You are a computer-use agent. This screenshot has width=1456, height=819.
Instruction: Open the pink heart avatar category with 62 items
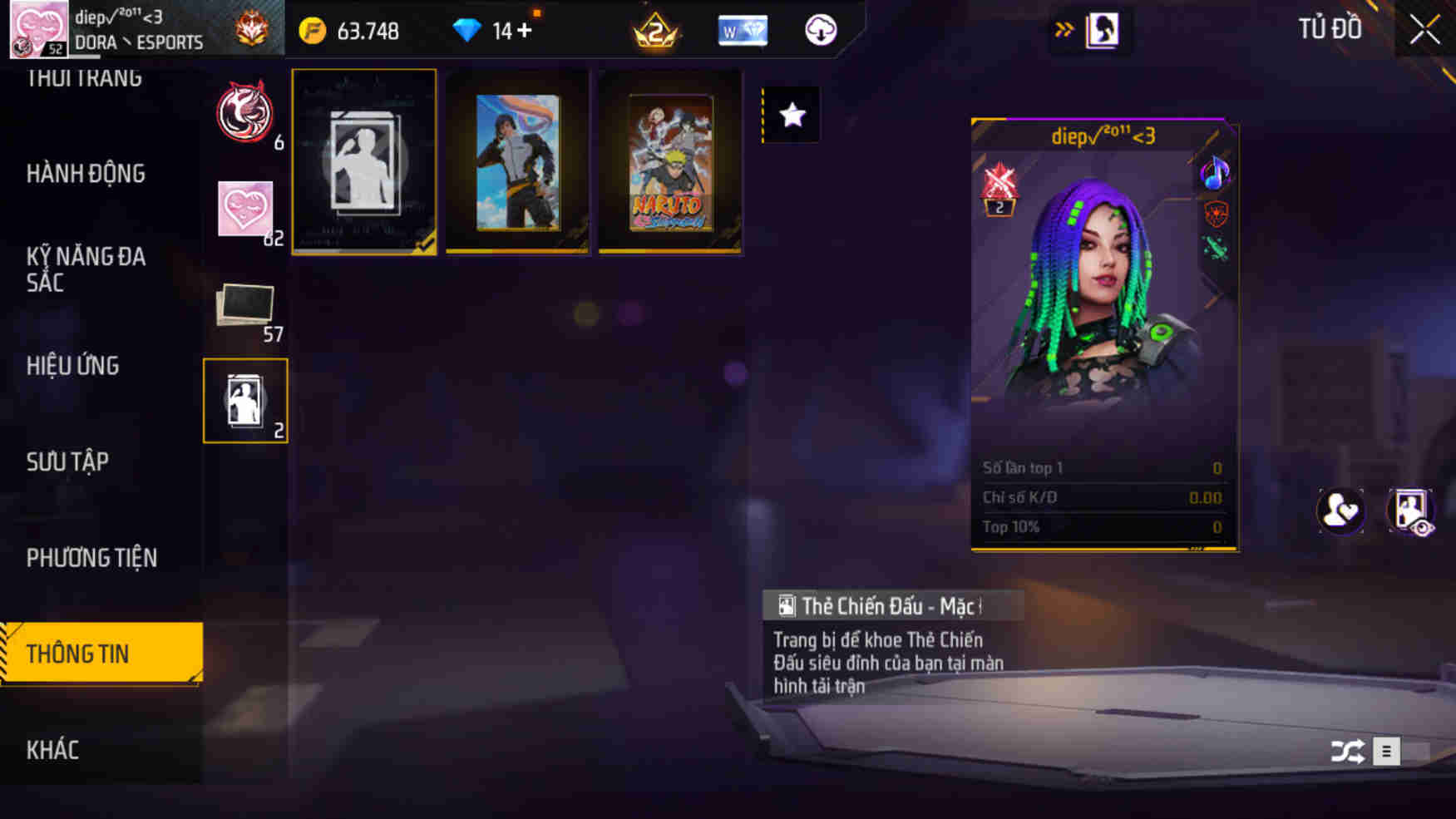246,208
